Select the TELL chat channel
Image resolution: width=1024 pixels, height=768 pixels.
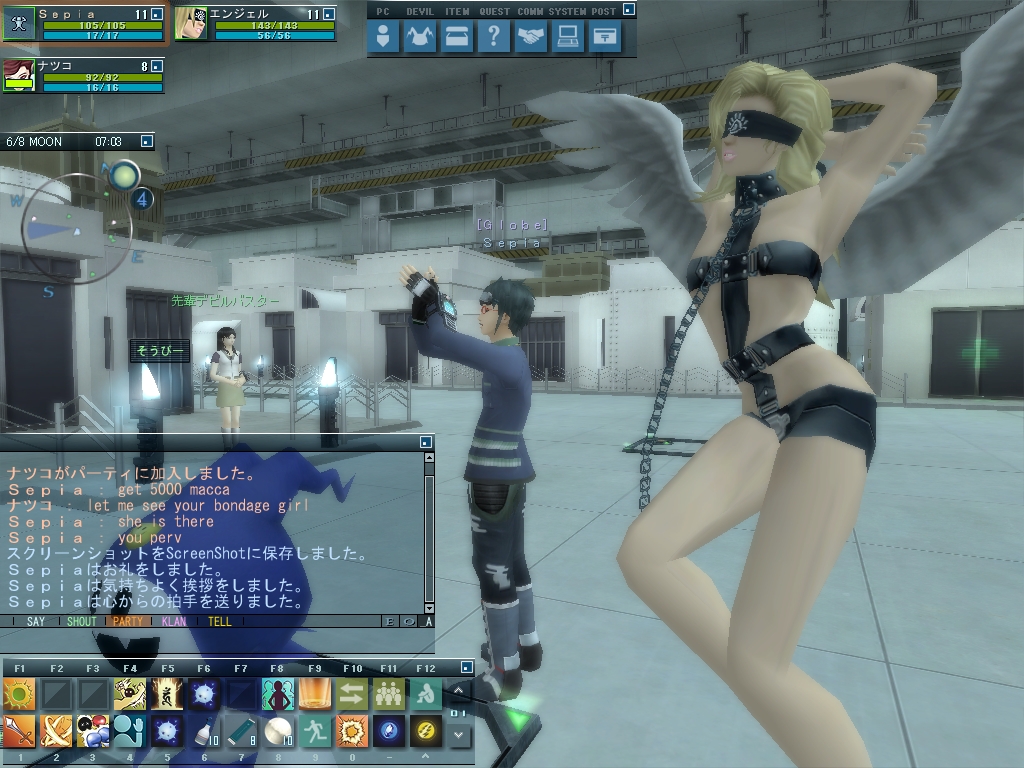point(219,621)
